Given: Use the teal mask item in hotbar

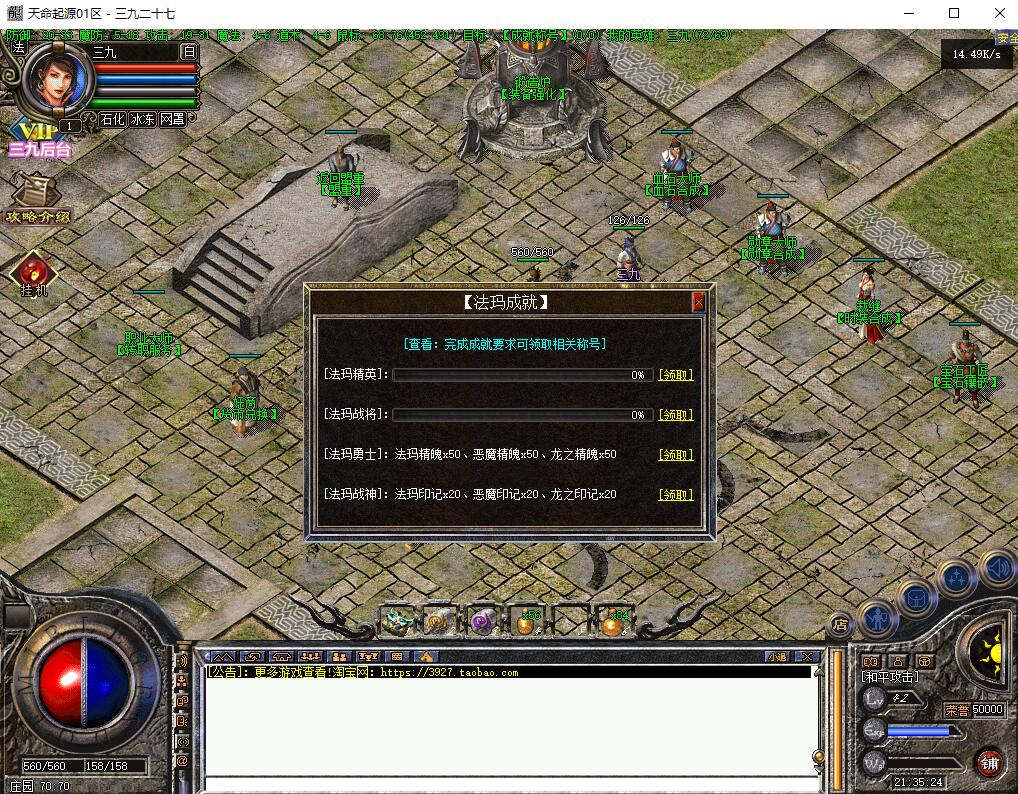Looking at the screenshot, I should tap(398, 622).
